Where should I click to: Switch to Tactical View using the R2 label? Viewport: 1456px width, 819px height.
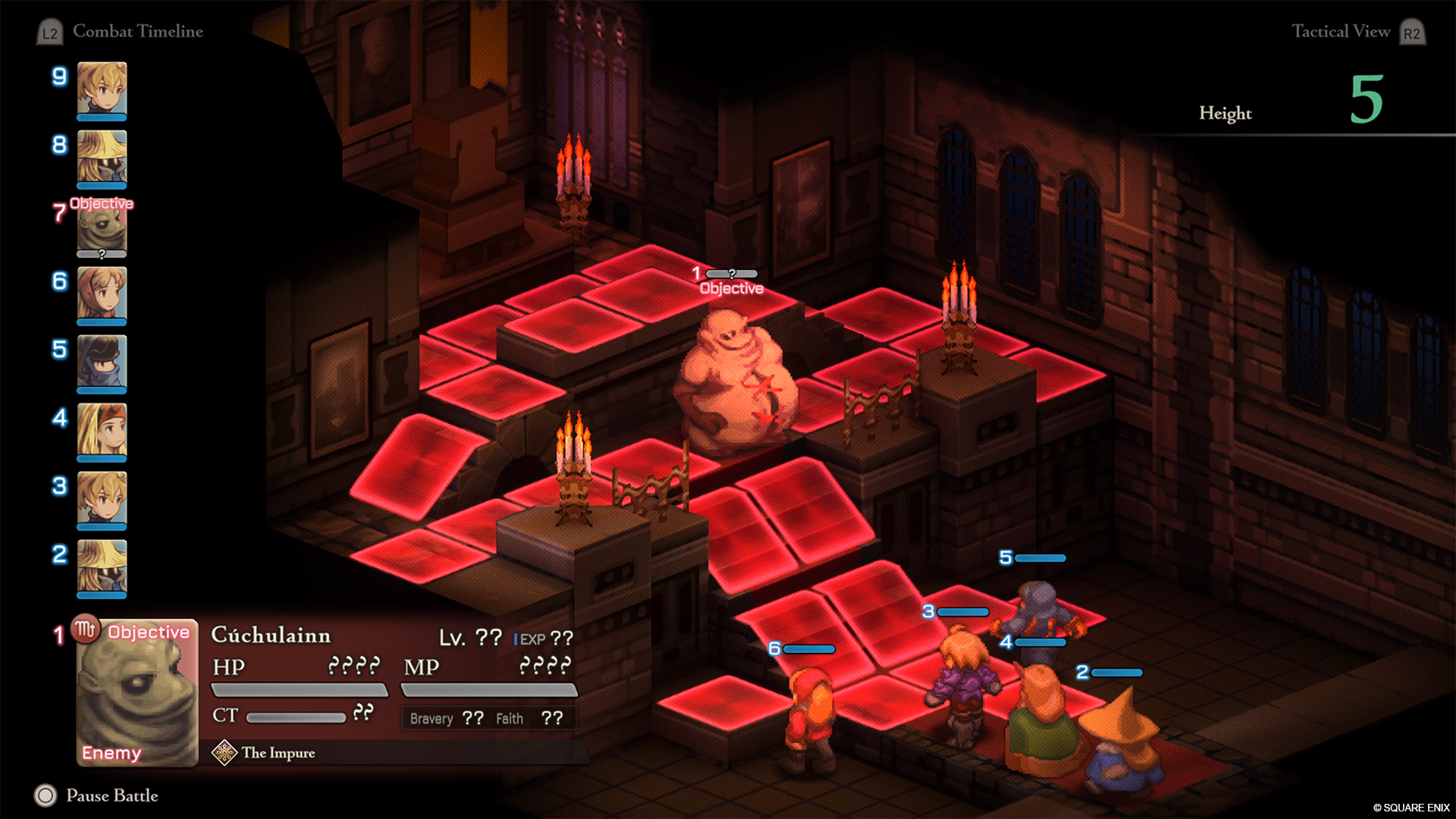1412,32
